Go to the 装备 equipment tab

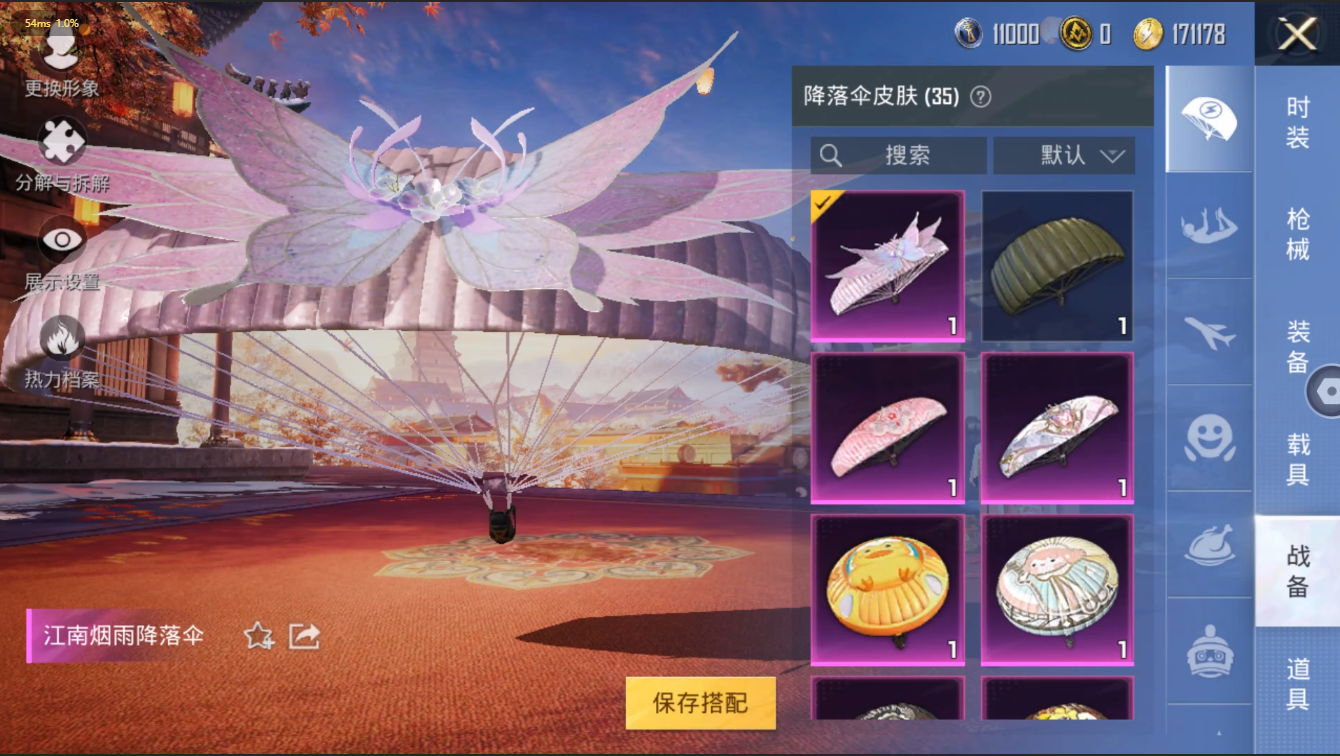point(1297,345)
